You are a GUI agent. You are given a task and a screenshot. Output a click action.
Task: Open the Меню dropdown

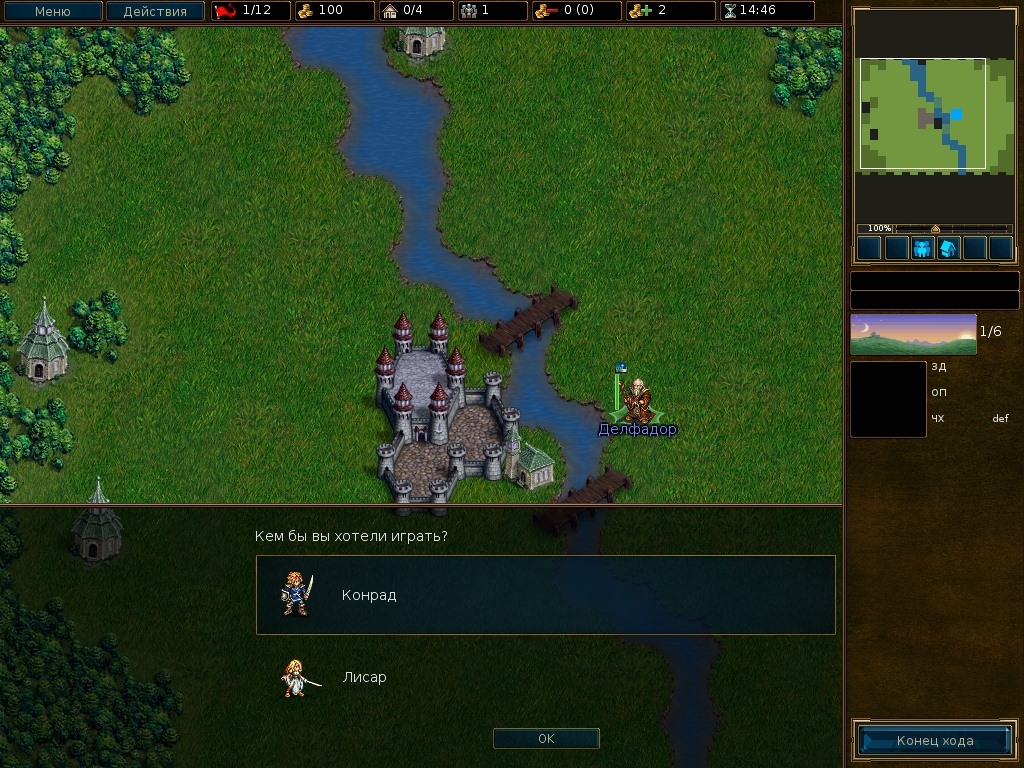click(x=53, y=12)
